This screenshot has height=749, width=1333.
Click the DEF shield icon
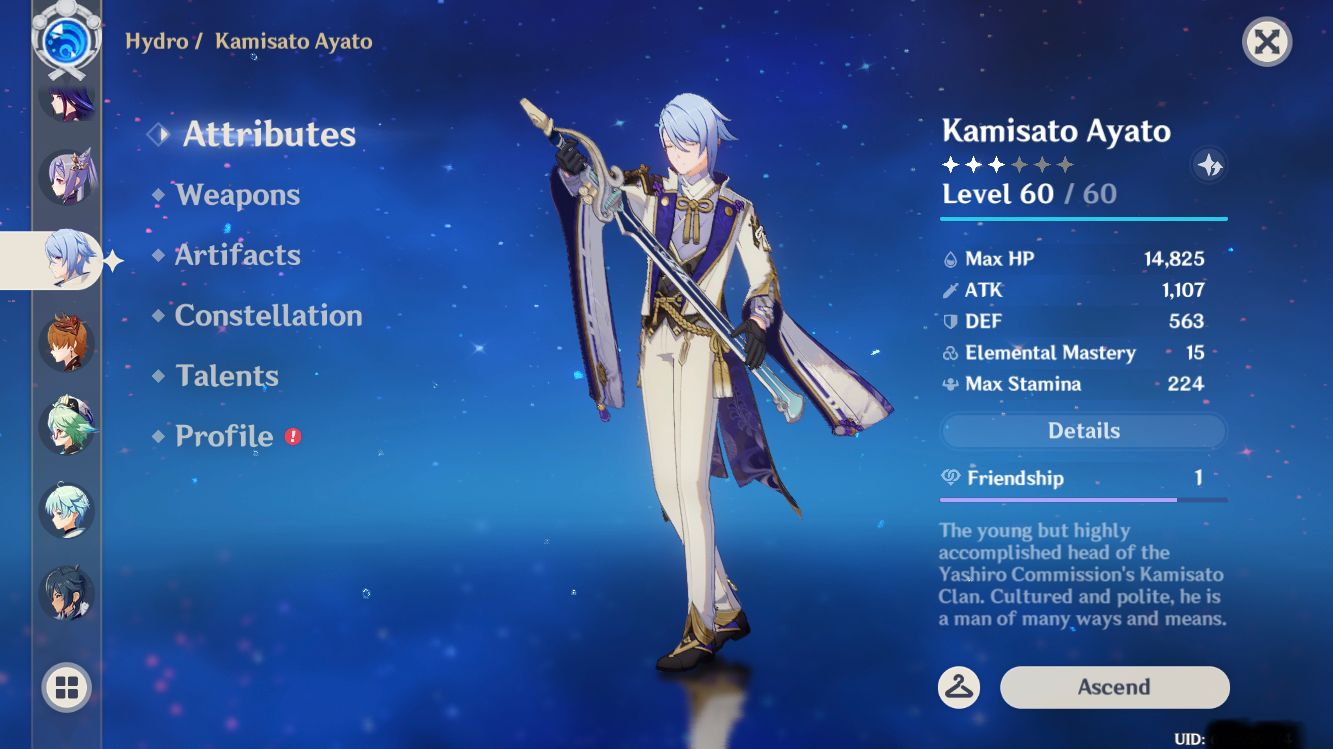tap(951, 321)
